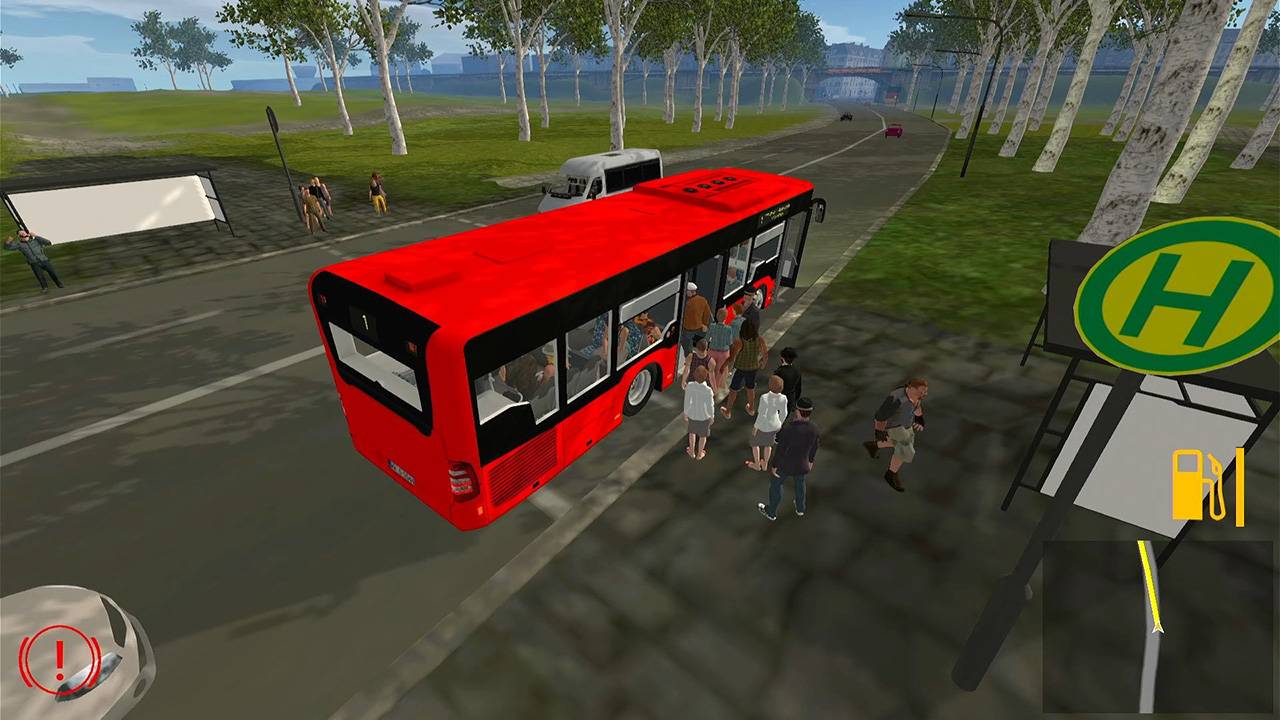Screen dimensions: 1280x720
Task: Click the license plate on the bus rear
Action: pos(402,469)
